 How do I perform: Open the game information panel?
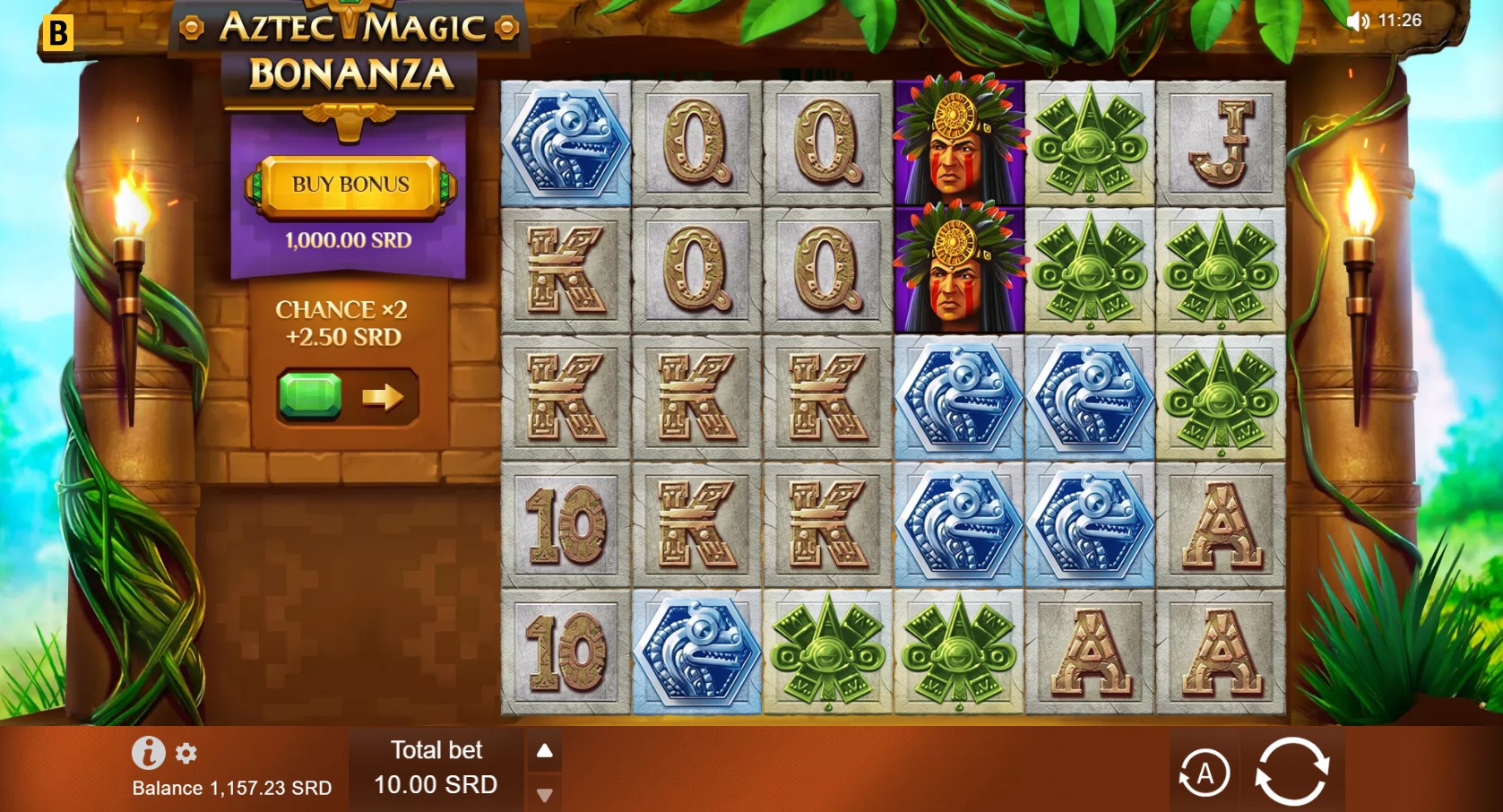[x=150, y=753]
